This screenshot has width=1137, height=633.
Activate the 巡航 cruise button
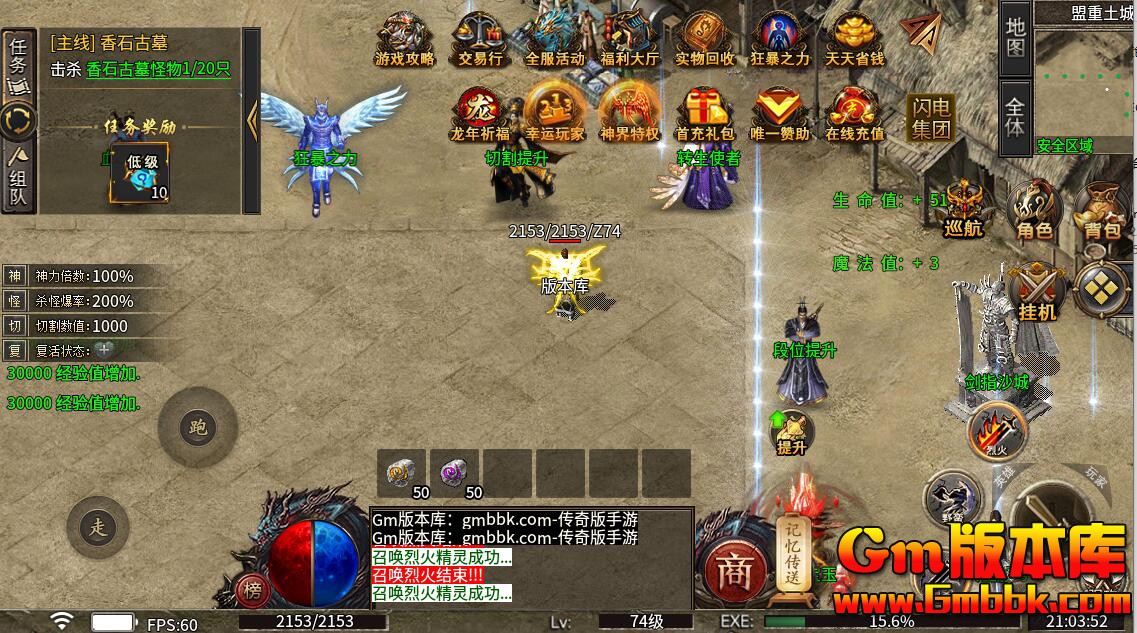(x=964, y=210)
